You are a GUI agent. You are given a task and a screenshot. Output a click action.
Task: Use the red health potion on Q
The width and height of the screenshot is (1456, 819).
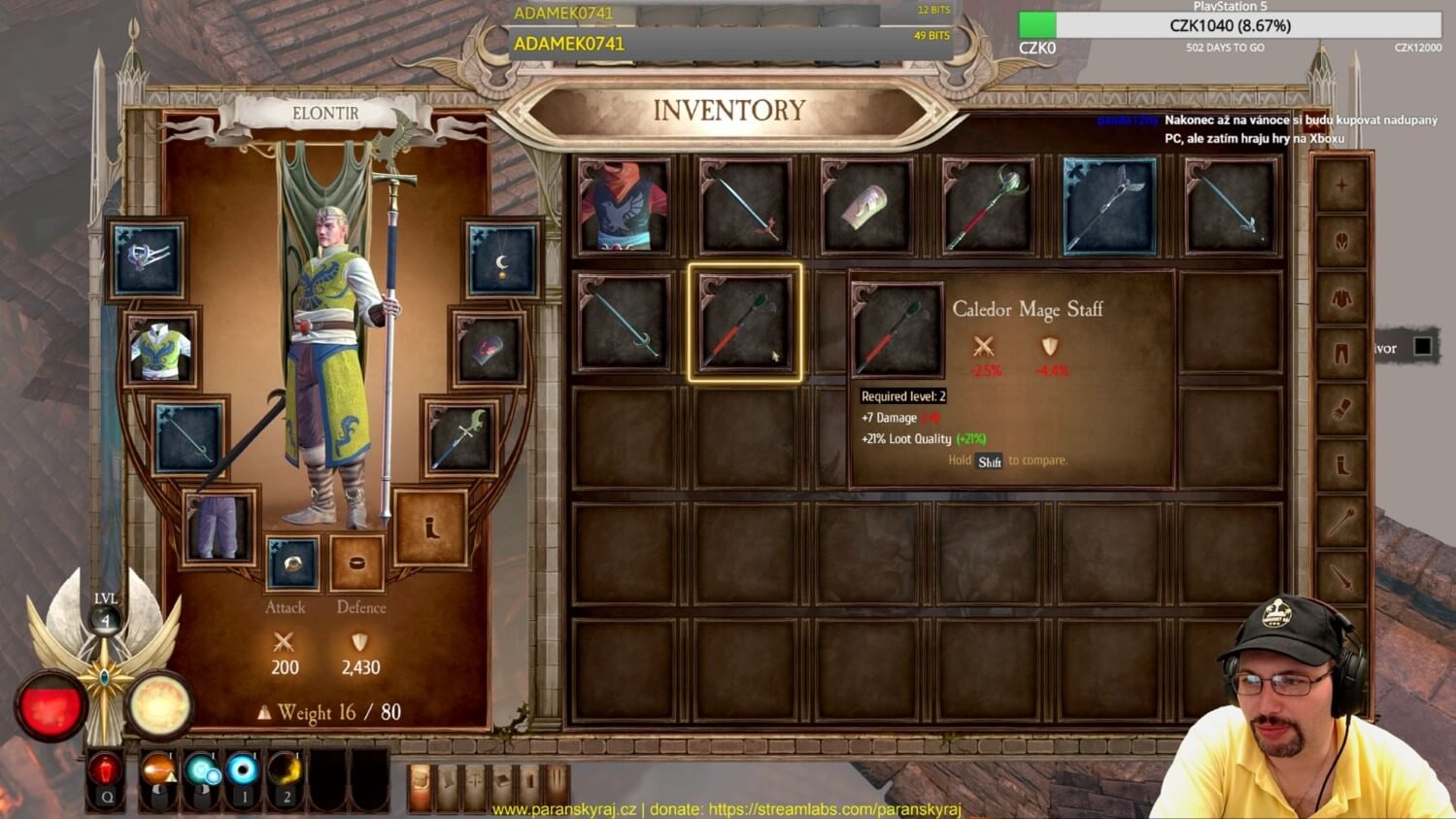pyautogui.click(x=105, y=772)
